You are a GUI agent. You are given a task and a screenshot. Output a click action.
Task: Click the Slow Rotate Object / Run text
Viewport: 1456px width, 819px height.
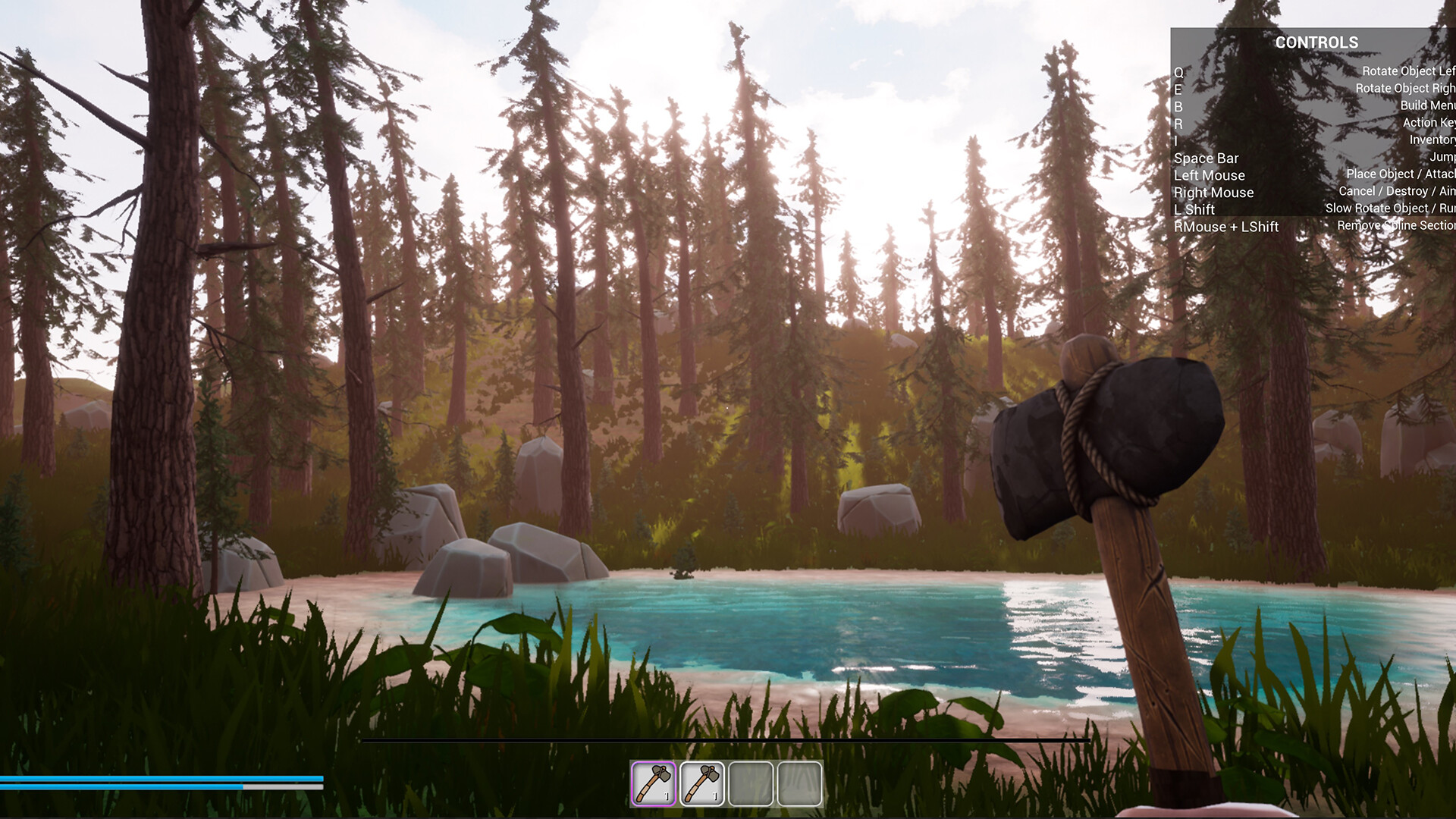click(x=1387, y=208)
